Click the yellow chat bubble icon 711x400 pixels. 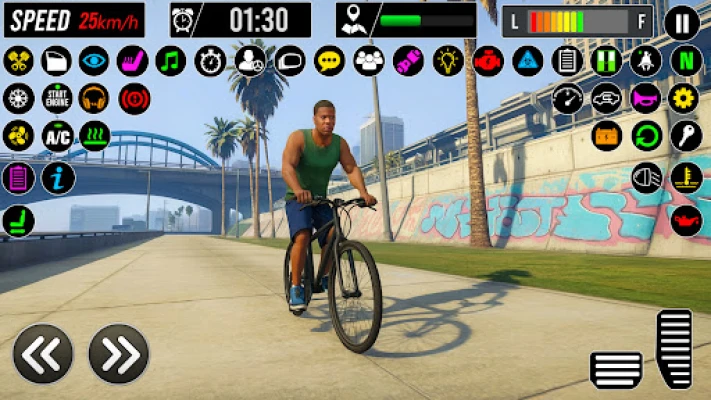(x=329, y=61)
